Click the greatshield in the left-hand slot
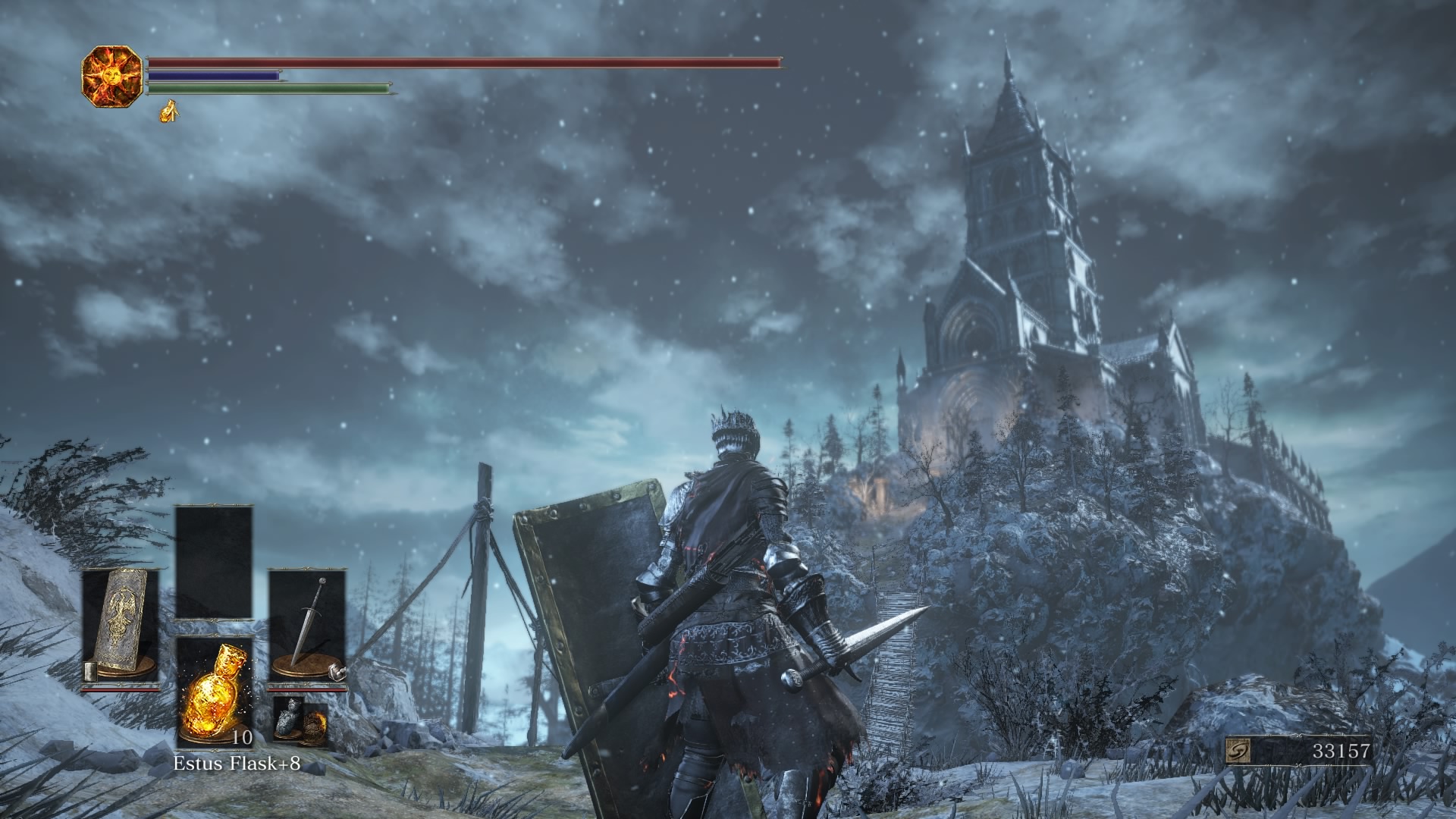Screen dimensions: 1456x819 pos(121,626)
